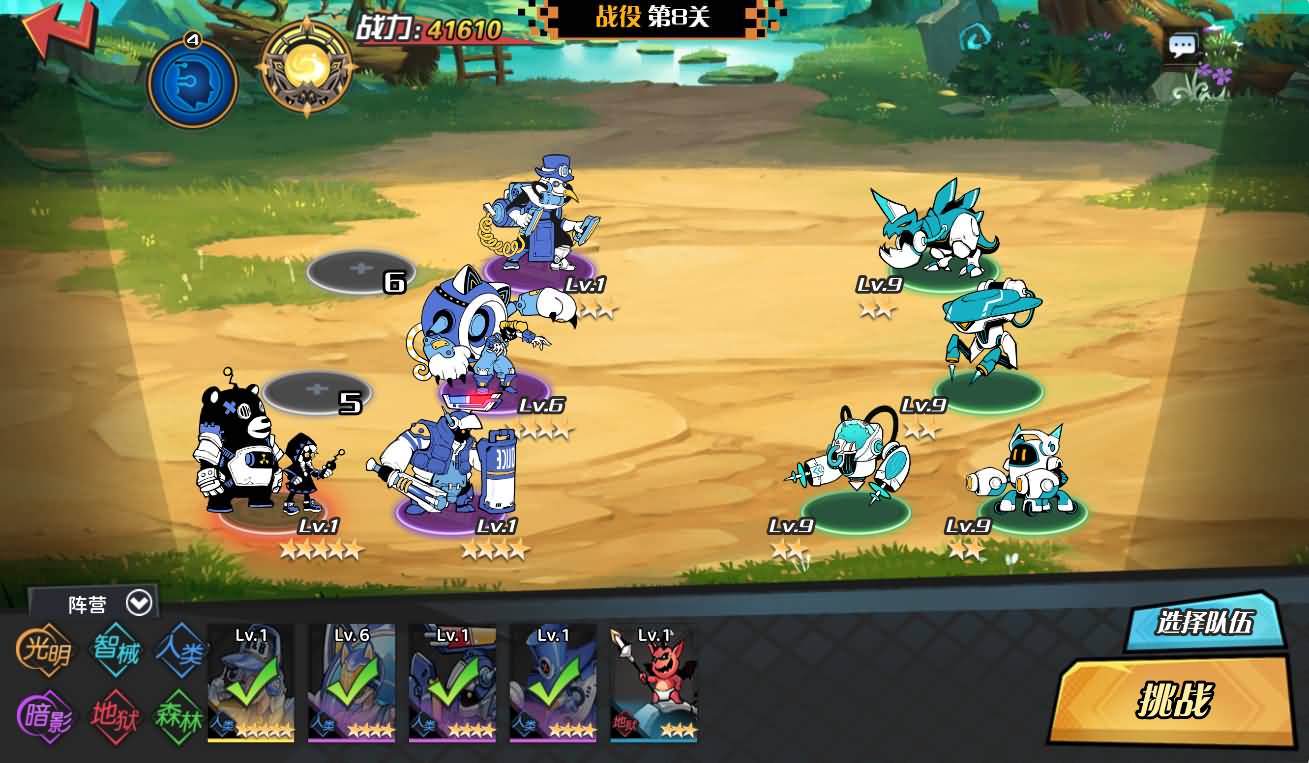The width and height of the screenshot is (1309, 763).
Task: Deselect the Lv.6 hero card
Action: (351, 683)
